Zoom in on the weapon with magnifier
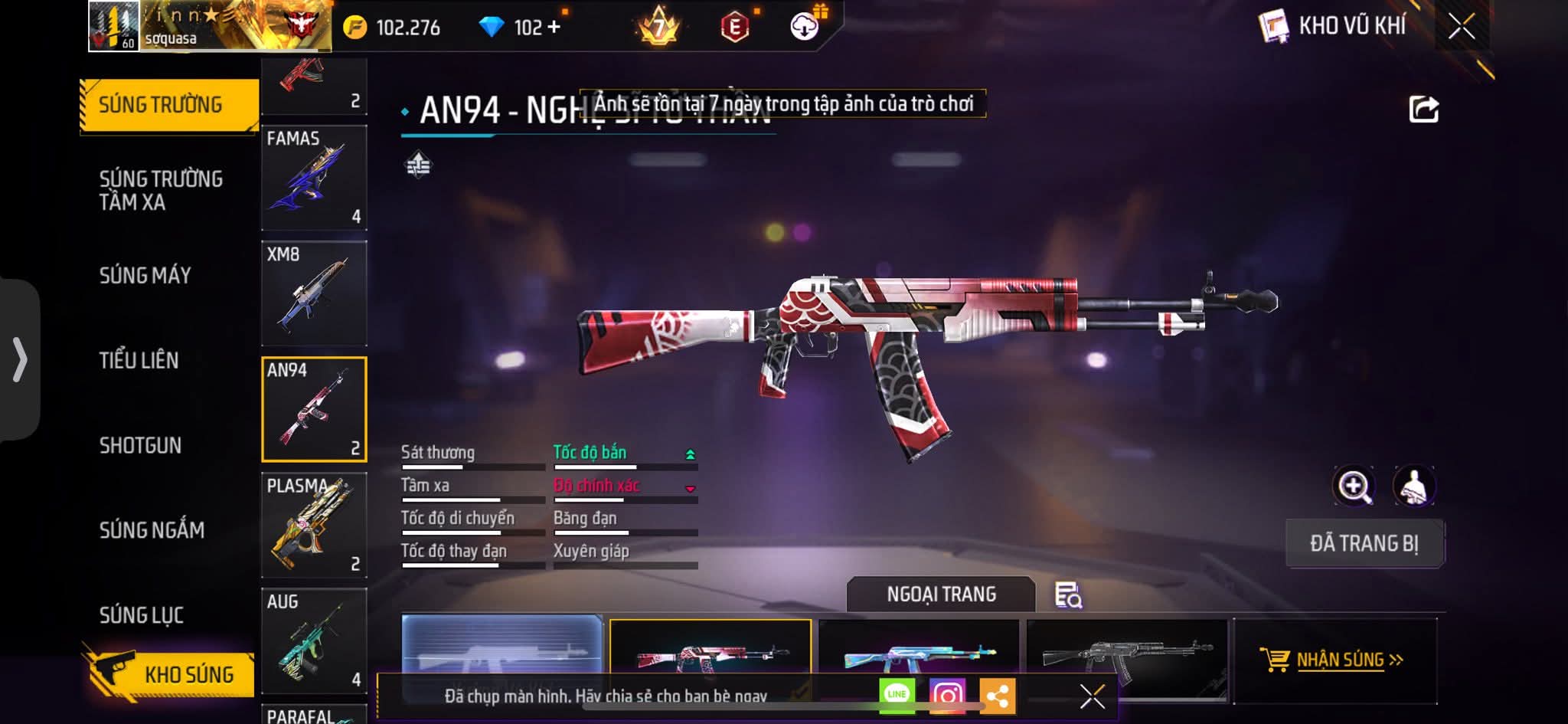The image size is (1568, 724). pyautogui.click(x=1354, y=486)
